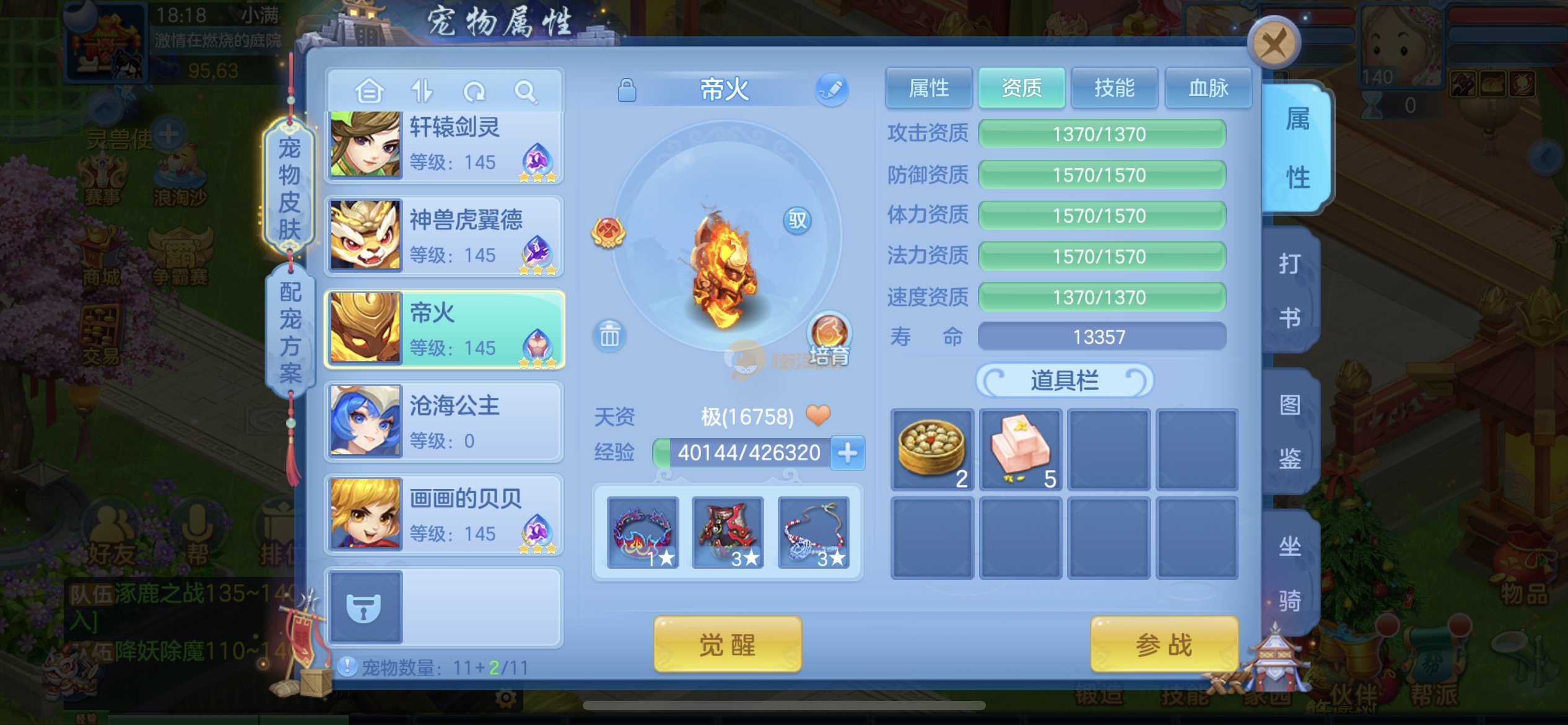Screen dimensions: 1568x725
Task: Show the 血脉 bloodline tab
Action: 1208,88
